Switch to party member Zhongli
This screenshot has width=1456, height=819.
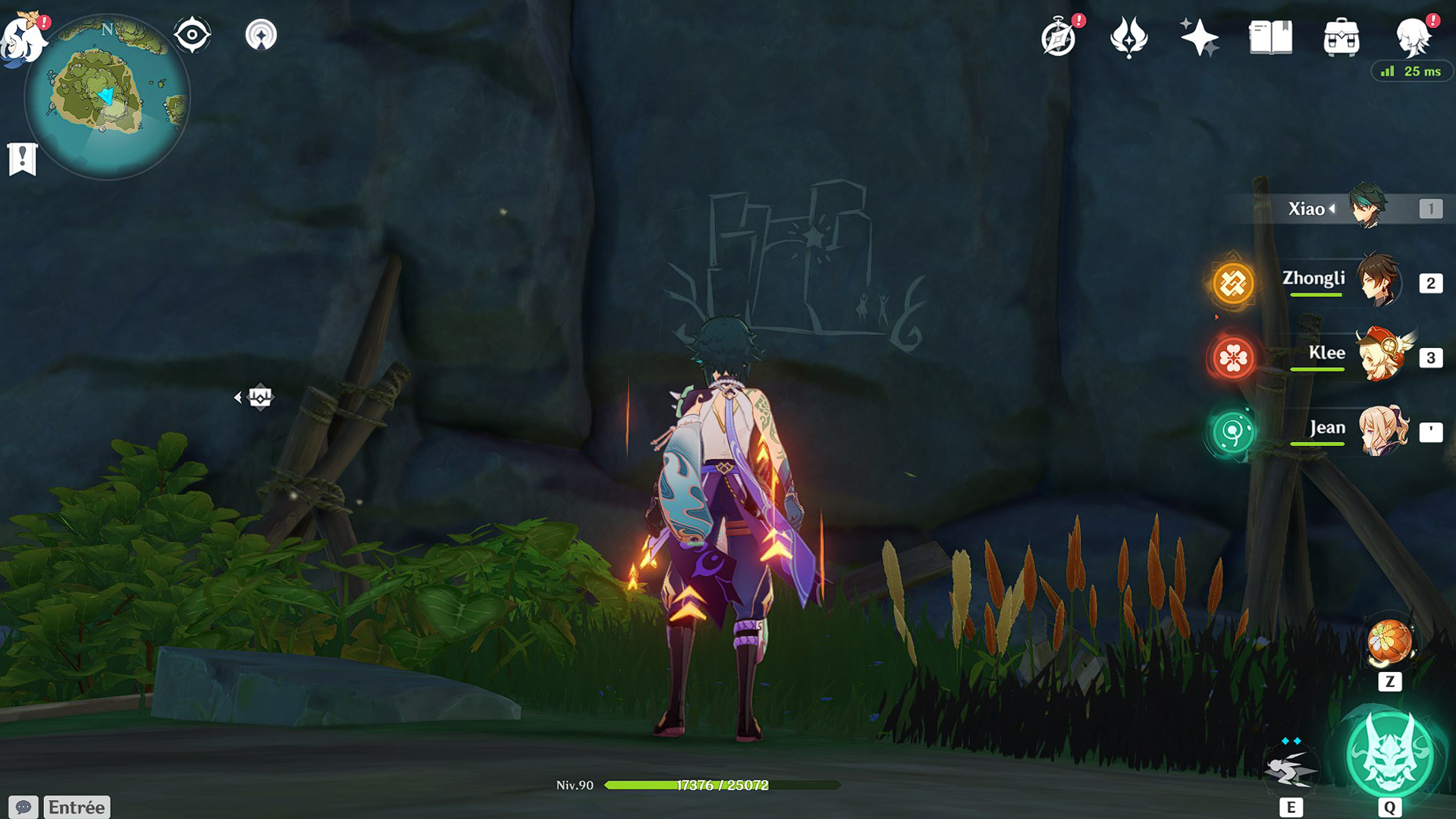(x=1376, y=282)
